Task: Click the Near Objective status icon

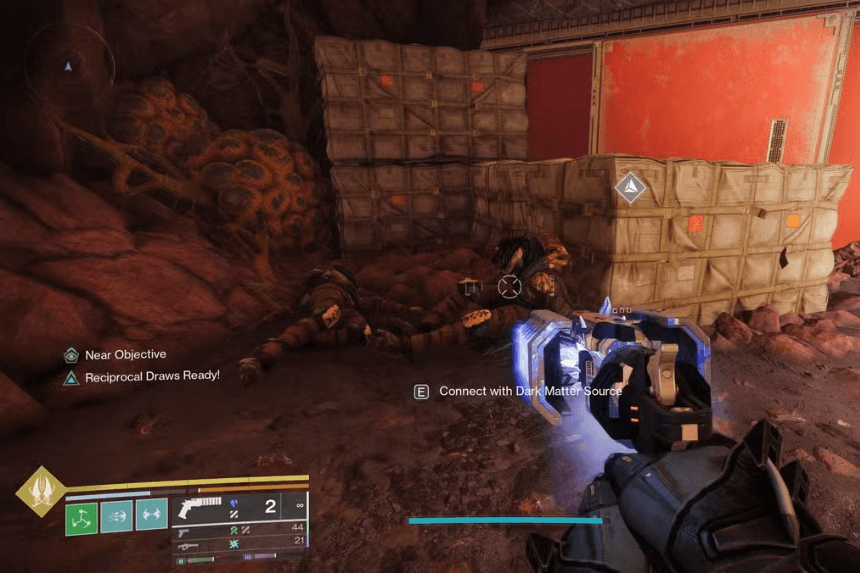Action: tap(71, 355)
